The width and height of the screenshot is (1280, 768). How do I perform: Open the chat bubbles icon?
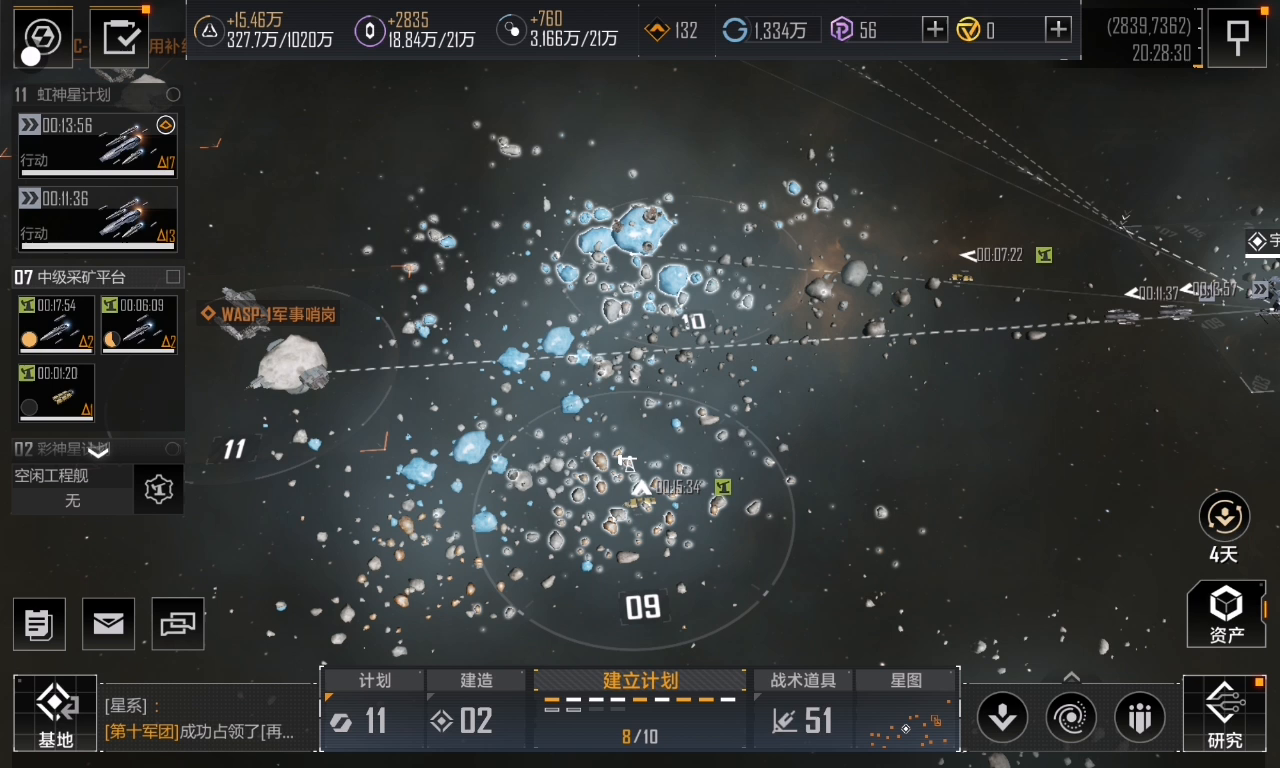click(x=178, y=624)
